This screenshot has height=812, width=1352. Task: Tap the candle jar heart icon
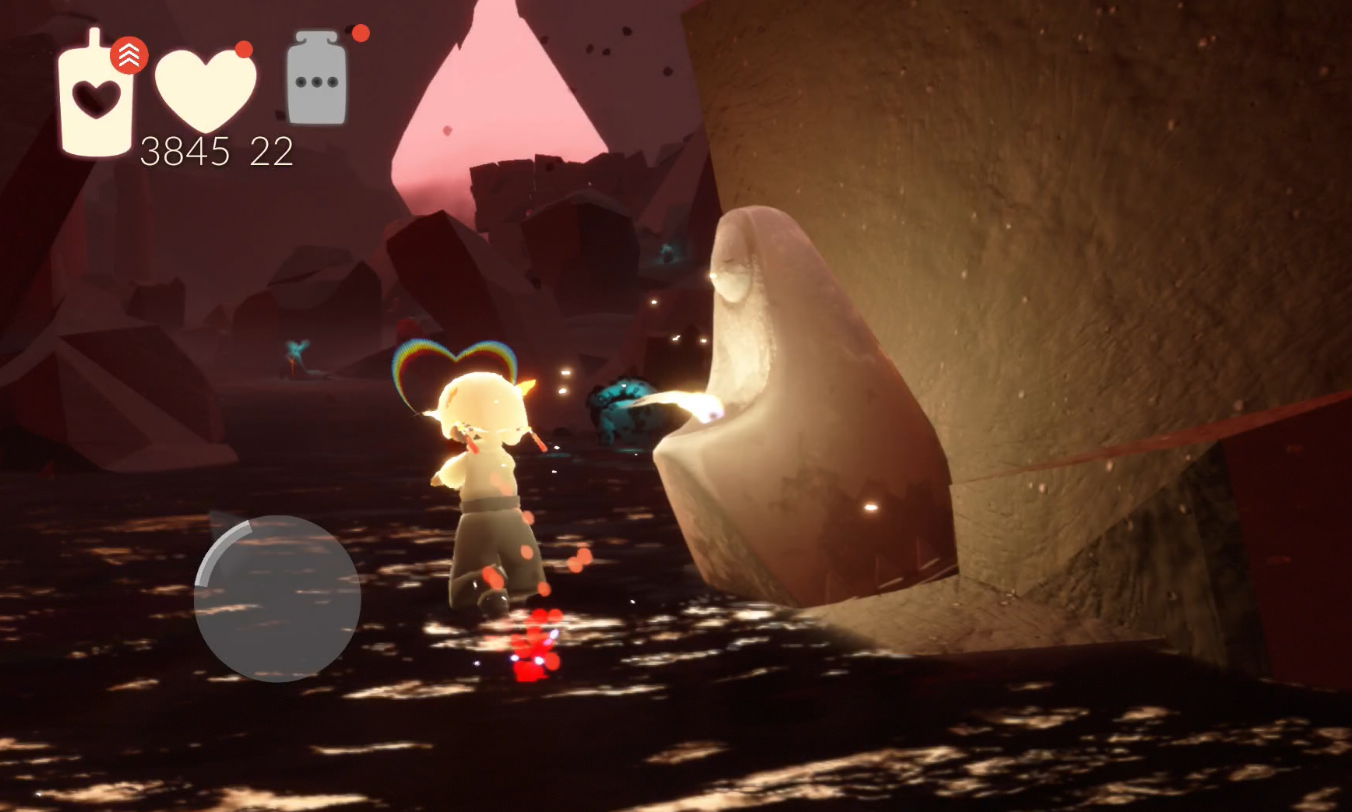[x=96, y=97]
